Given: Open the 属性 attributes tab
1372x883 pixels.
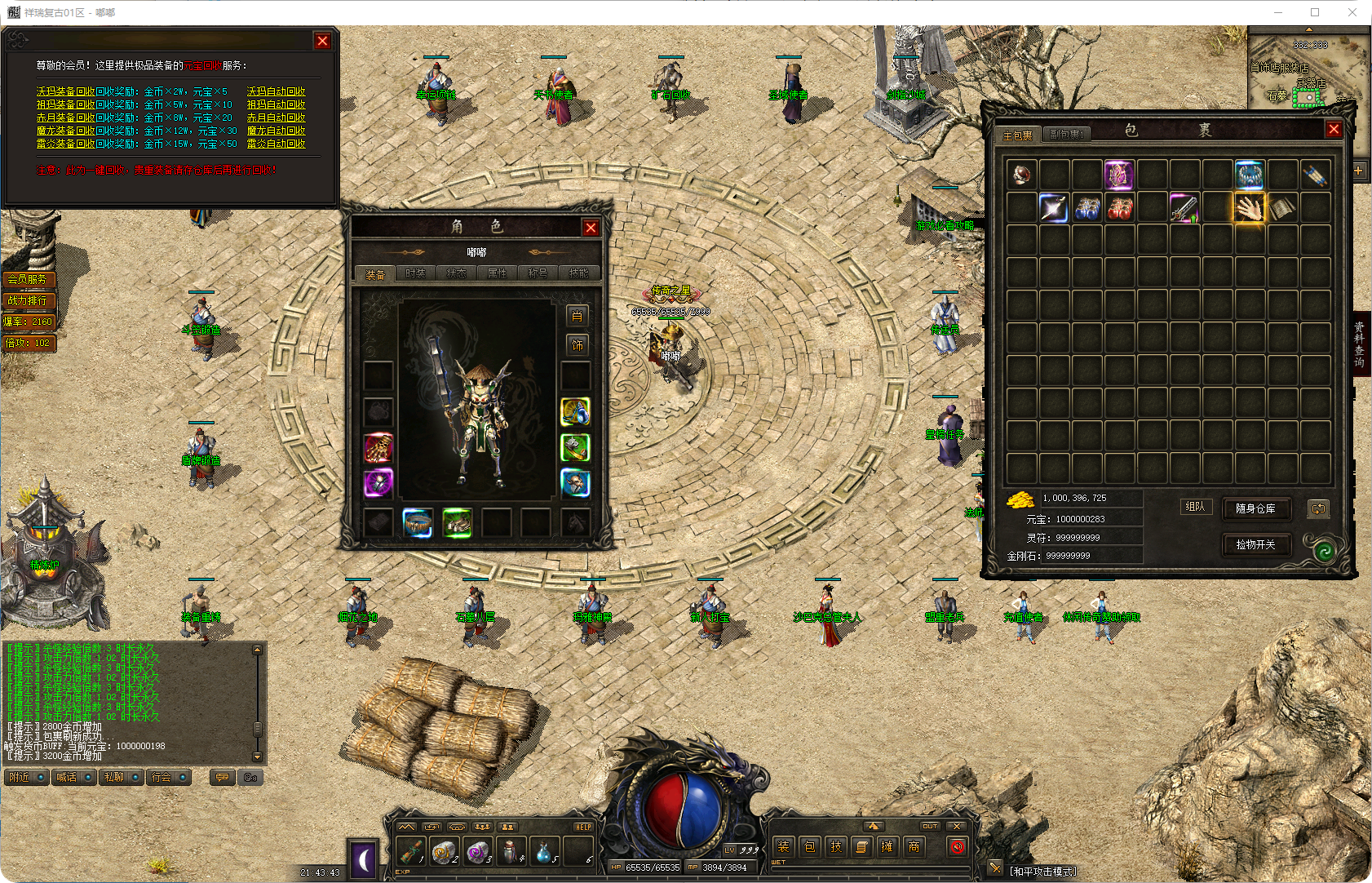Looking at the screenshot, I should [498, 273].
